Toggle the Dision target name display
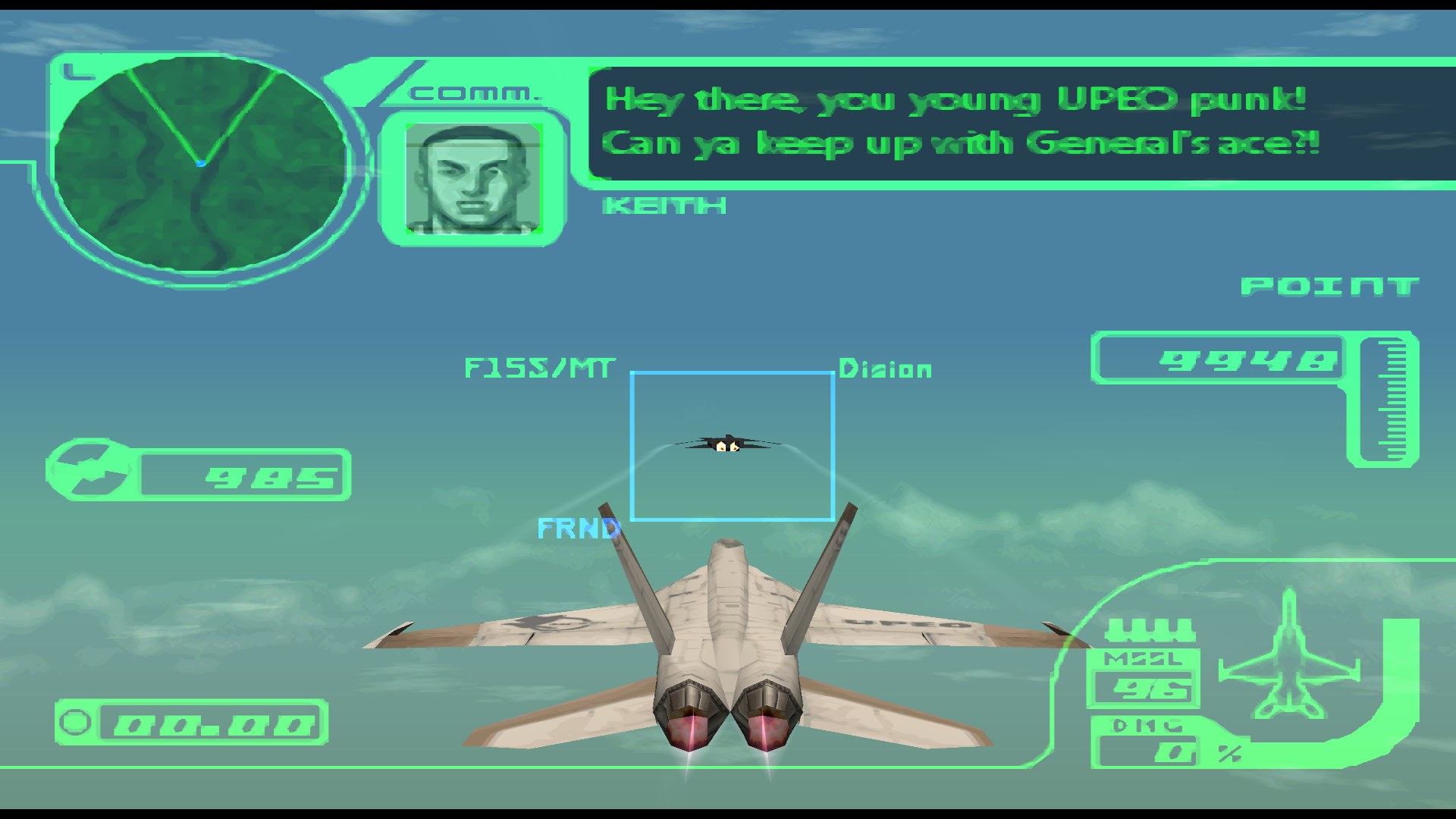This screenshot has height=819, width=1456. pyautogui.click(x=883, y=369)
